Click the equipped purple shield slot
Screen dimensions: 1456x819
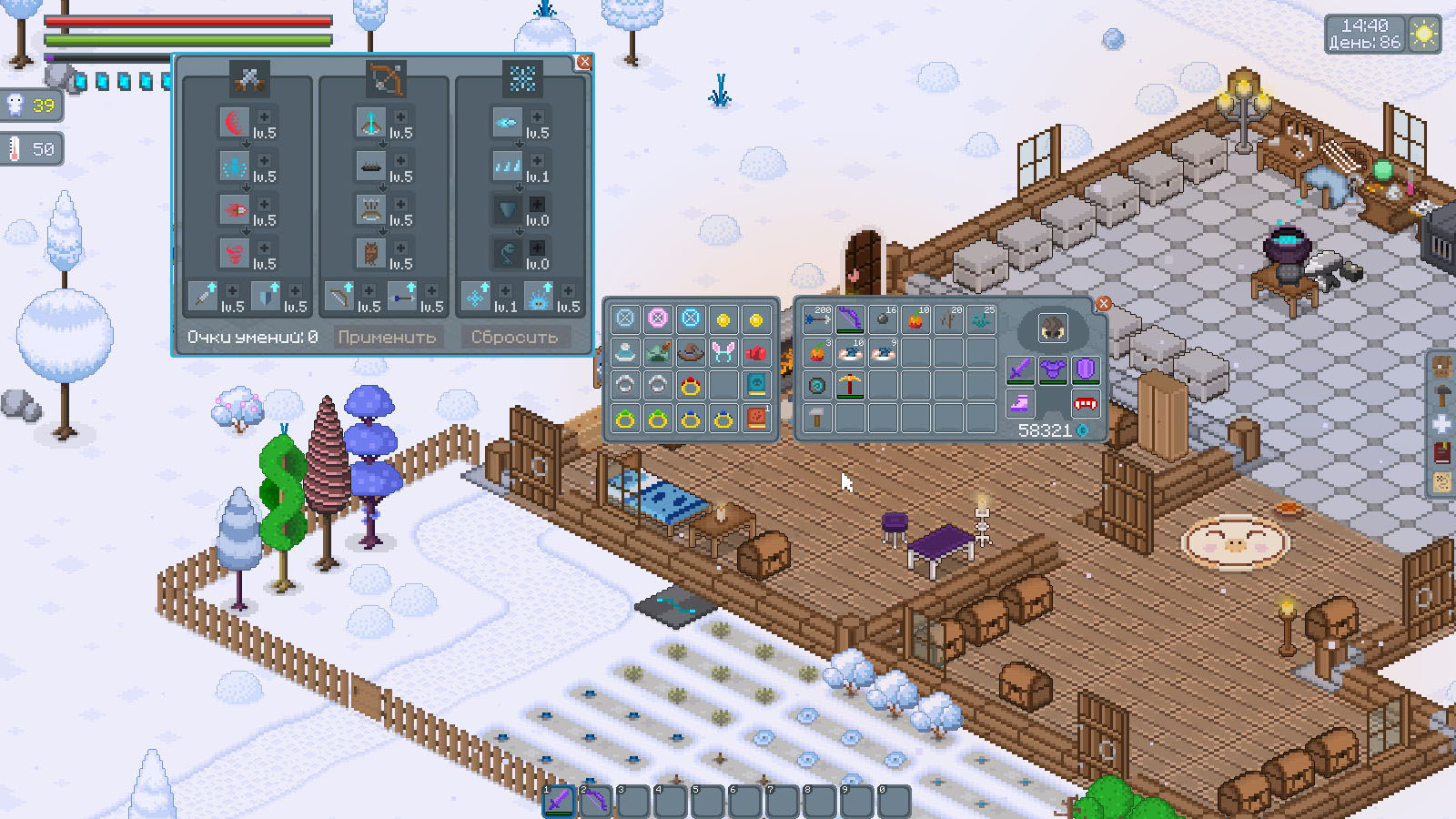coord(1085,370)
